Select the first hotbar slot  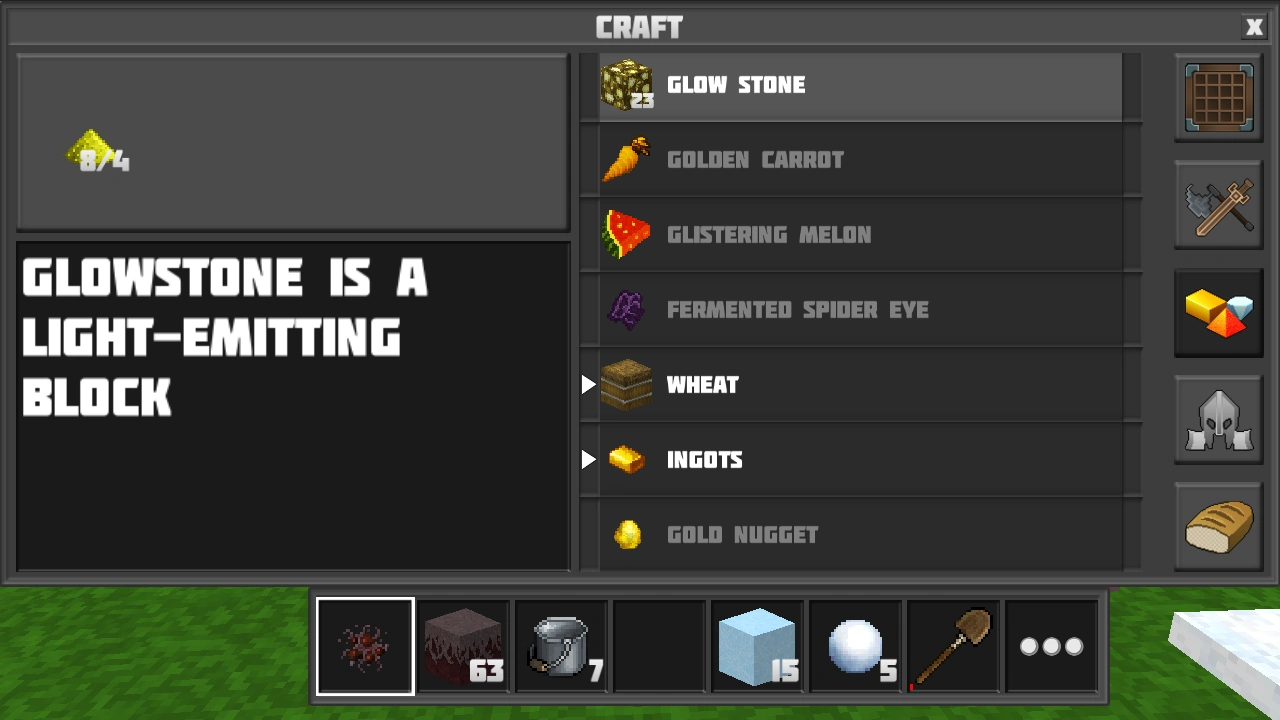[365, 645]
